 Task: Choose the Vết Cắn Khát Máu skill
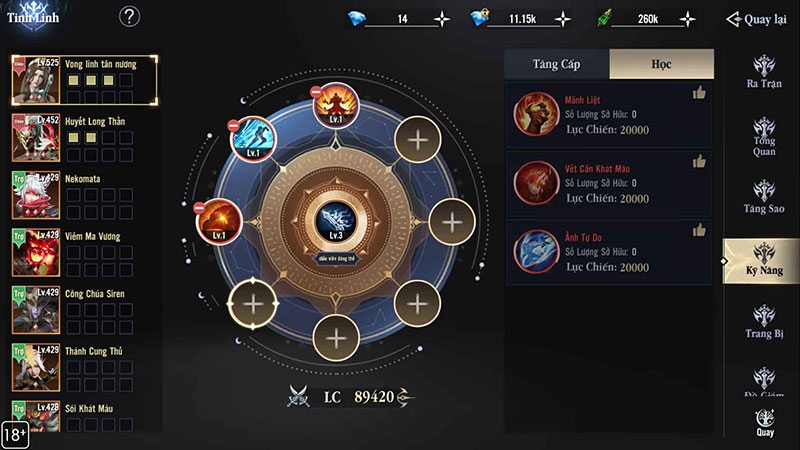pos(608,182)
